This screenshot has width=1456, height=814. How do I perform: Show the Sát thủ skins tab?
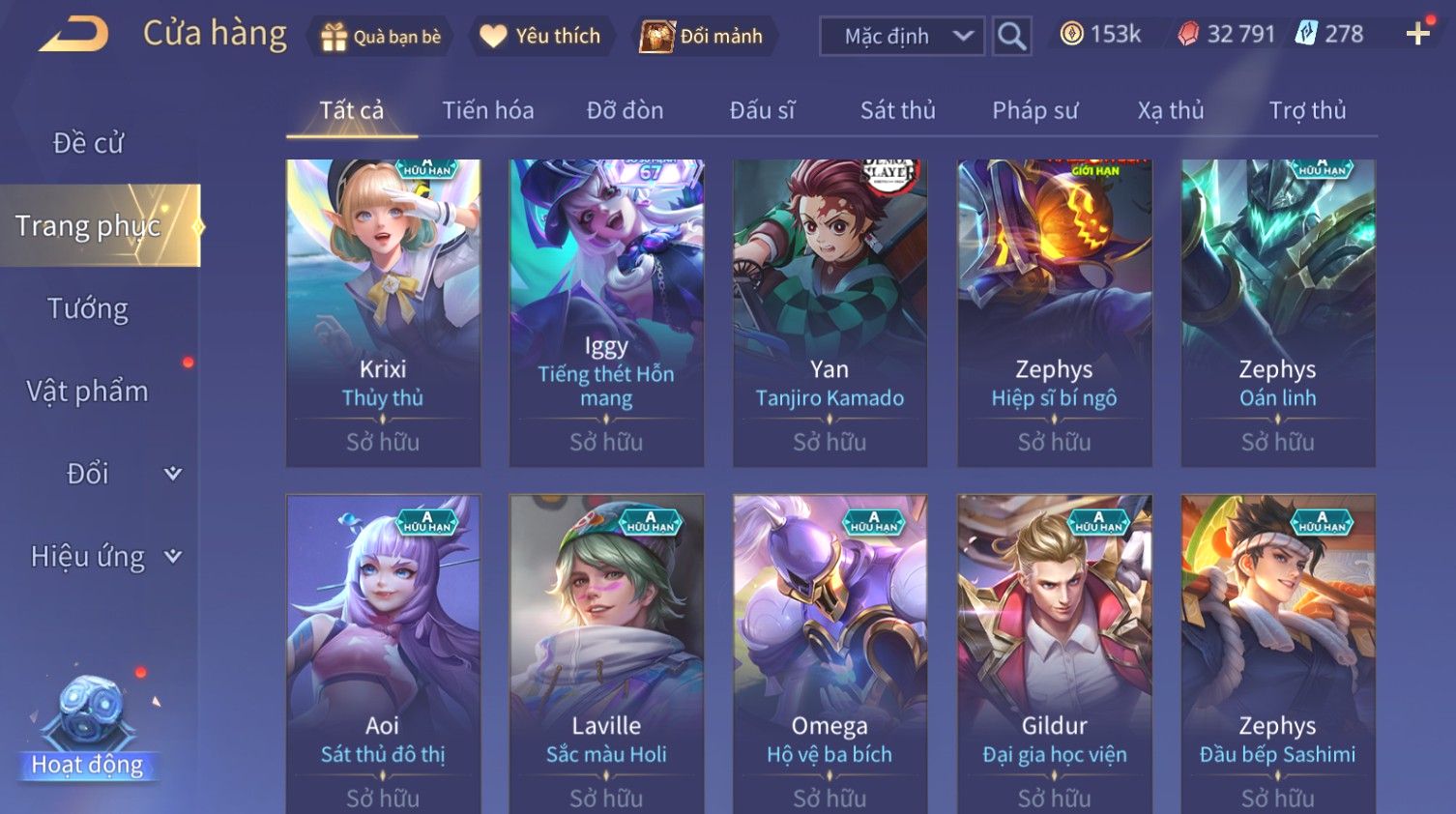pos(897,110)
